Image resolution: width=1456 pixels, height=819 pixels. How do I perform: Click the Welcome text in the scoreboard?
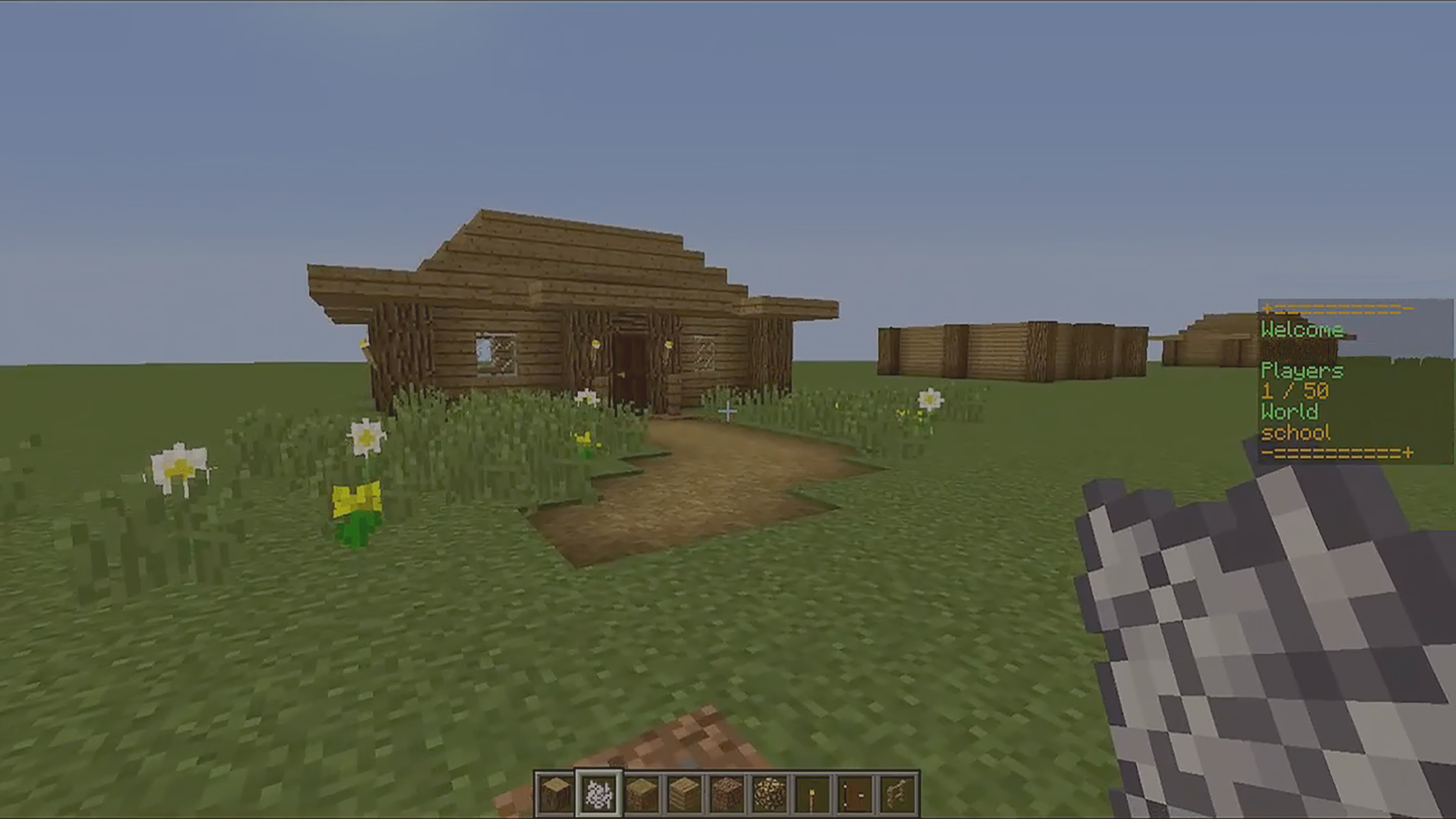[1301, 331]
